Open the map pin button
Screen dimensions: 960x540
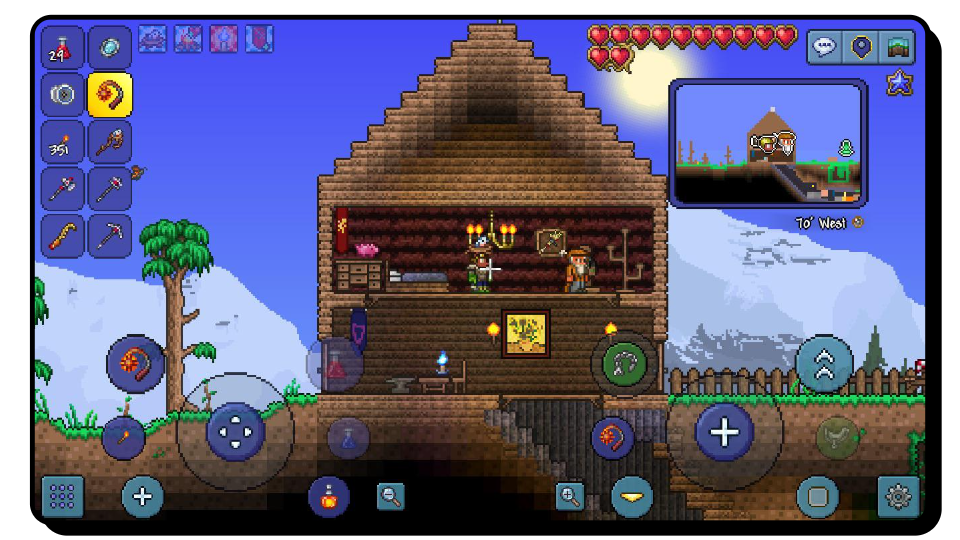point(861,47)
